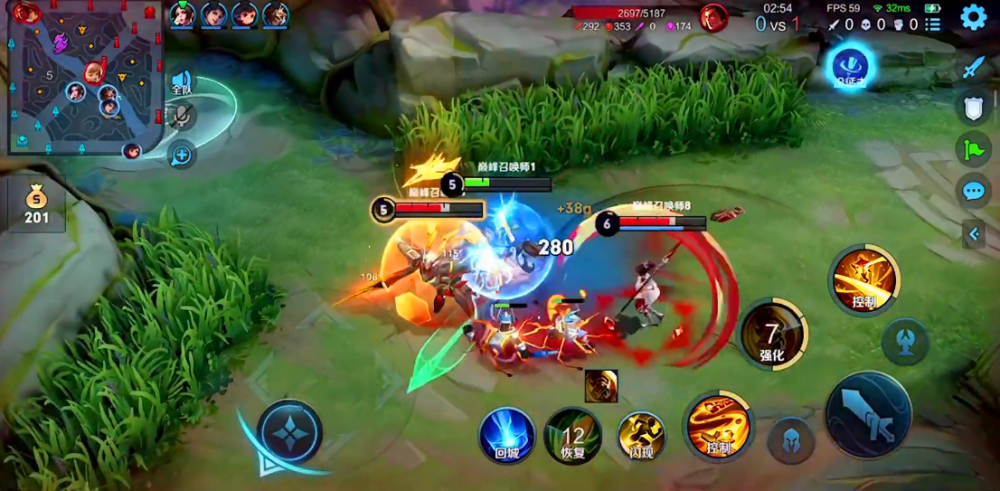Screen dimensions: 1000x491
Task: Select the last-hit minion helmet button
Action: 791,440
